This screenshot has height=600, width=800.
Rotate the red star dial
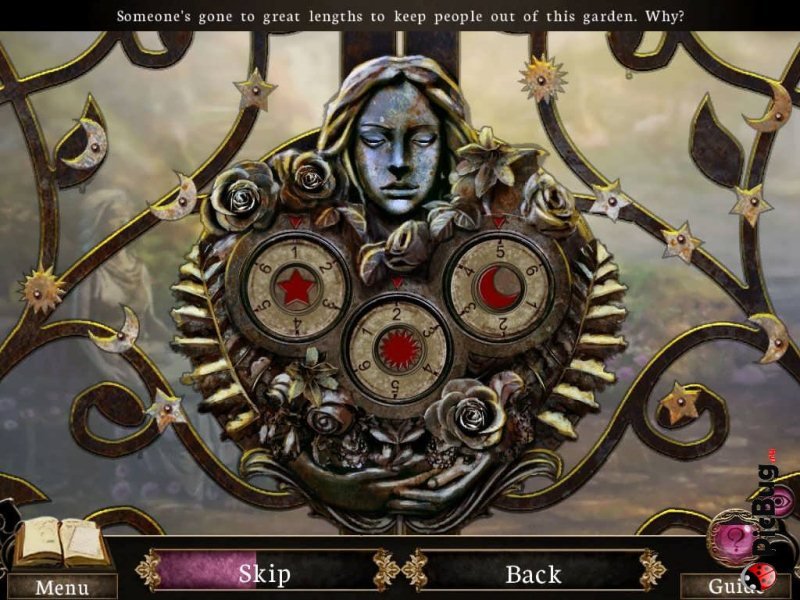296,289
